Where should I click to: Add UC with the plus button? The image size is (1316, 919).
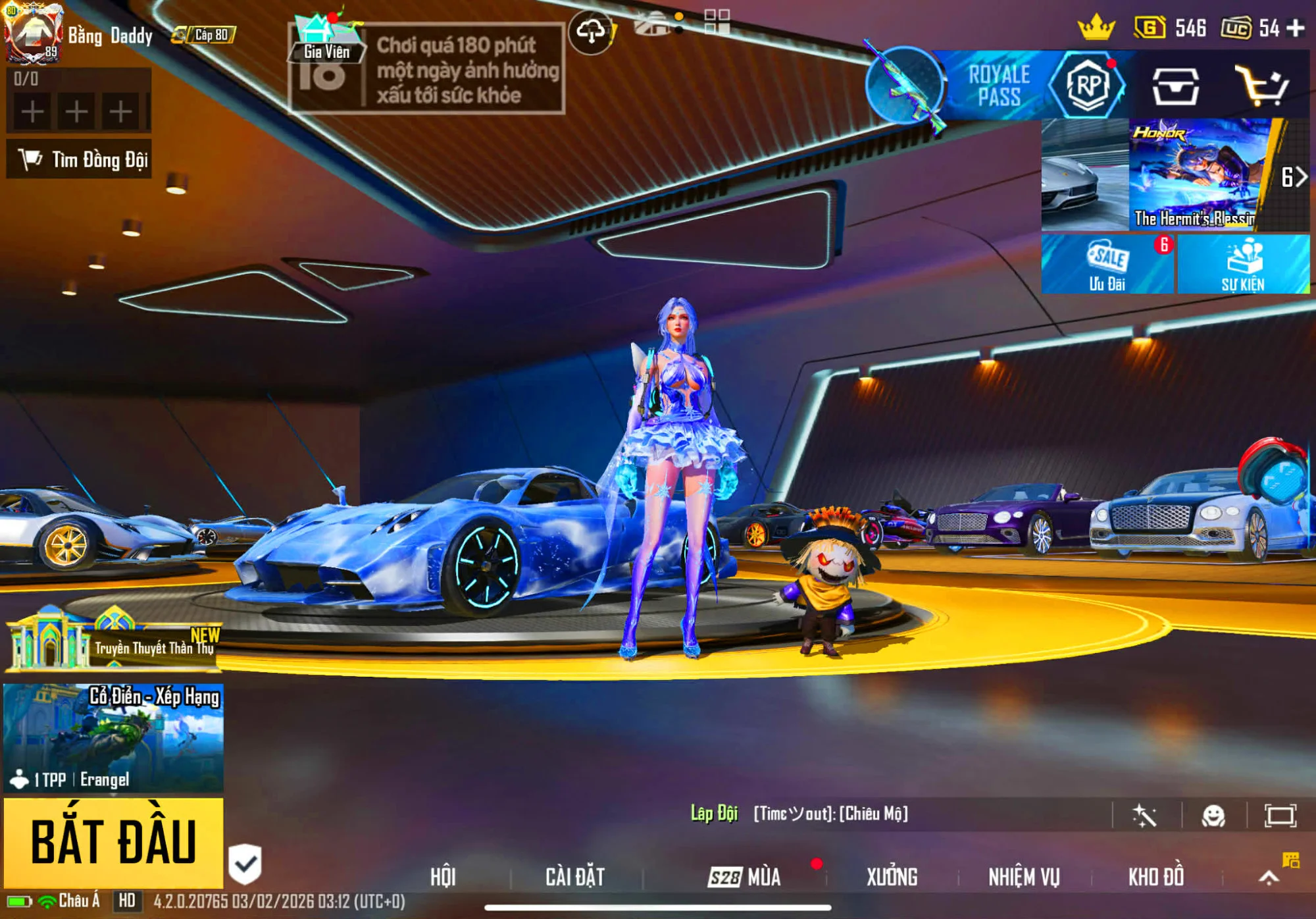[1296, 28]
